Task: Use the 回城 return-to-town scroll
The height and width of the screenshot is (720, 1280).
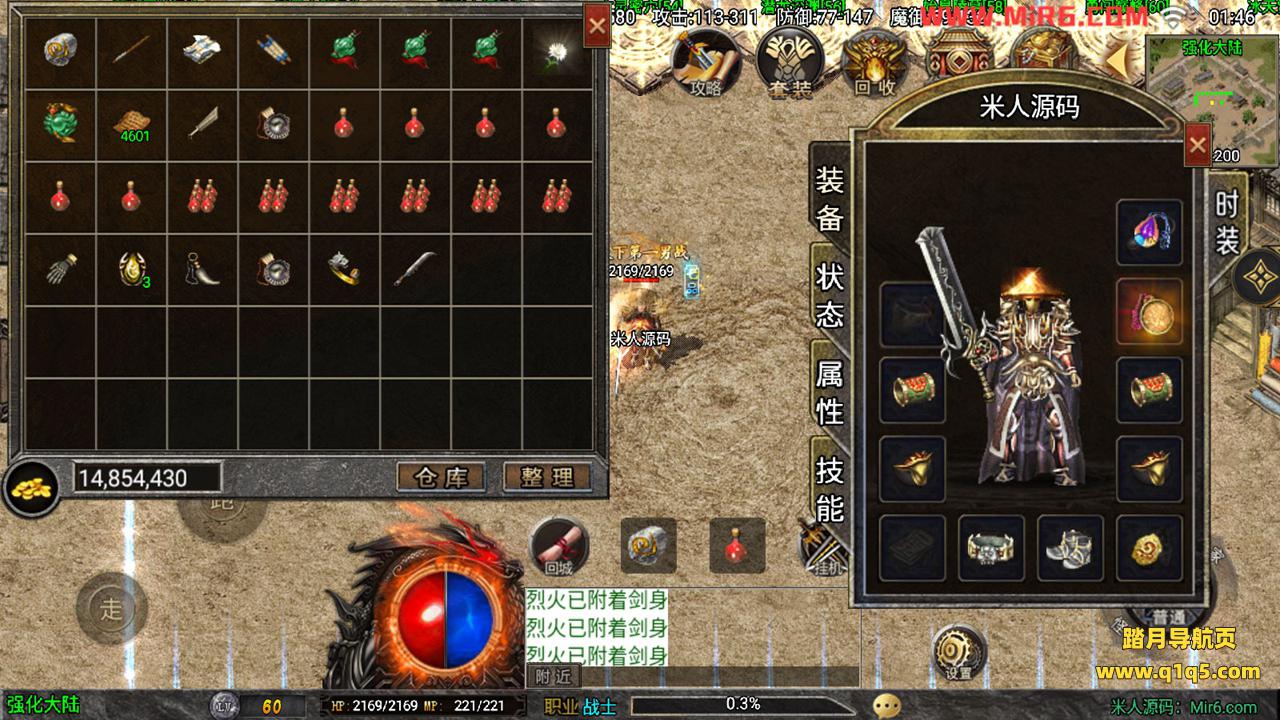Action: coord(559,546)
